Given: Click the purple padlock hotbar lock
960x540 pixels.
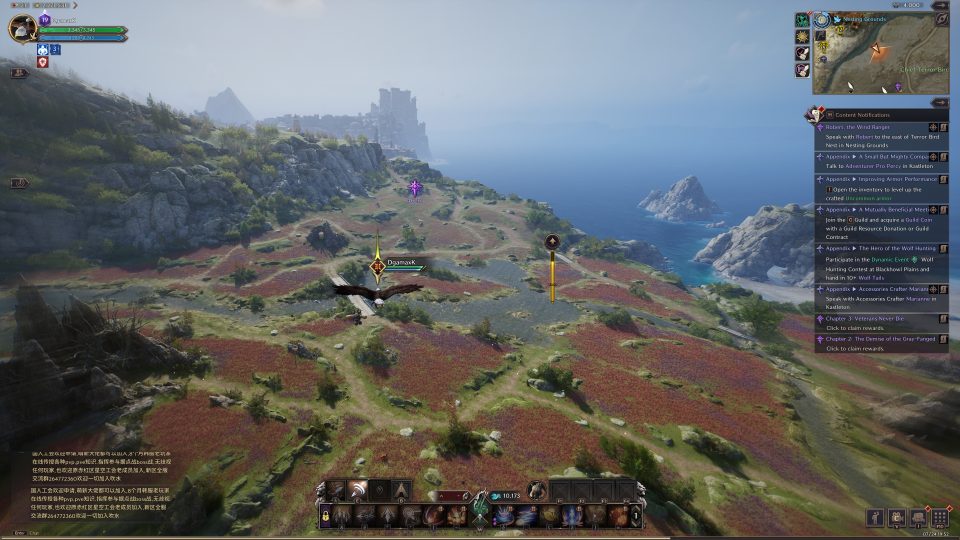Looking at the screenshot, I should coord(325,516).
